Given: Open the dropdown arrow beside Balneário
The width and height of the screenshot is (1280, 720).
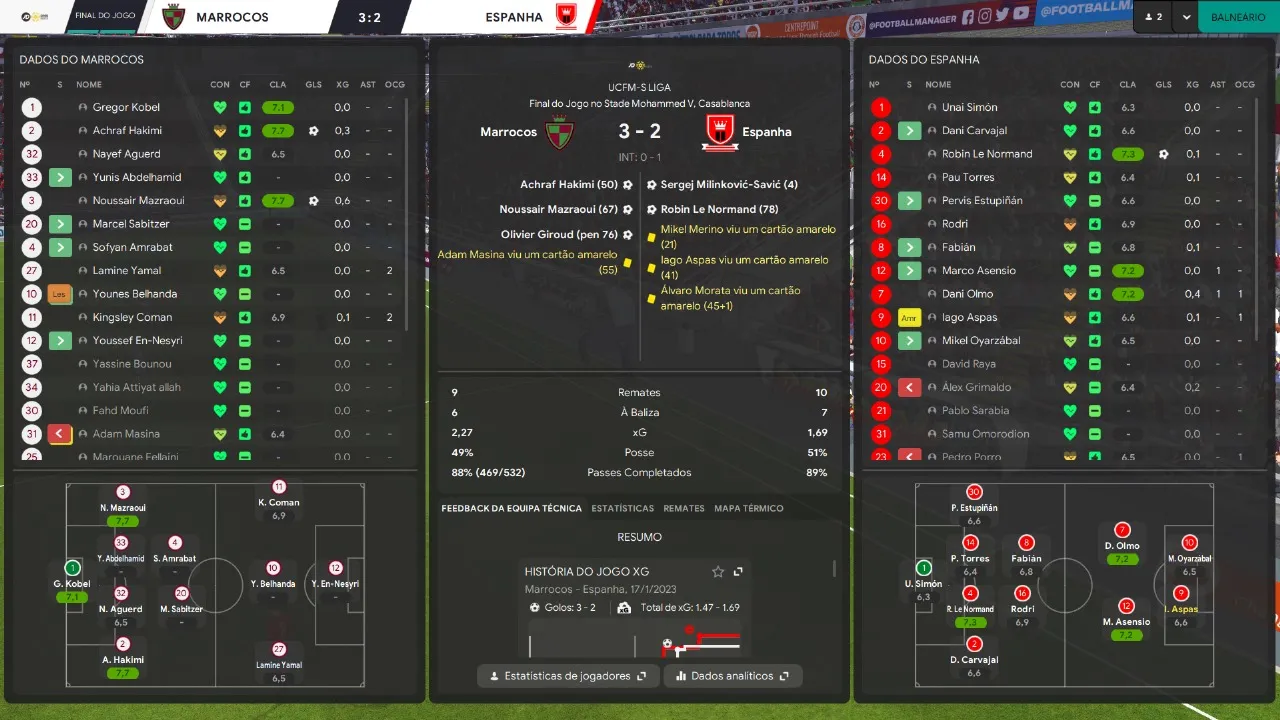Looking at the screenshot, I should (1187, 17).
